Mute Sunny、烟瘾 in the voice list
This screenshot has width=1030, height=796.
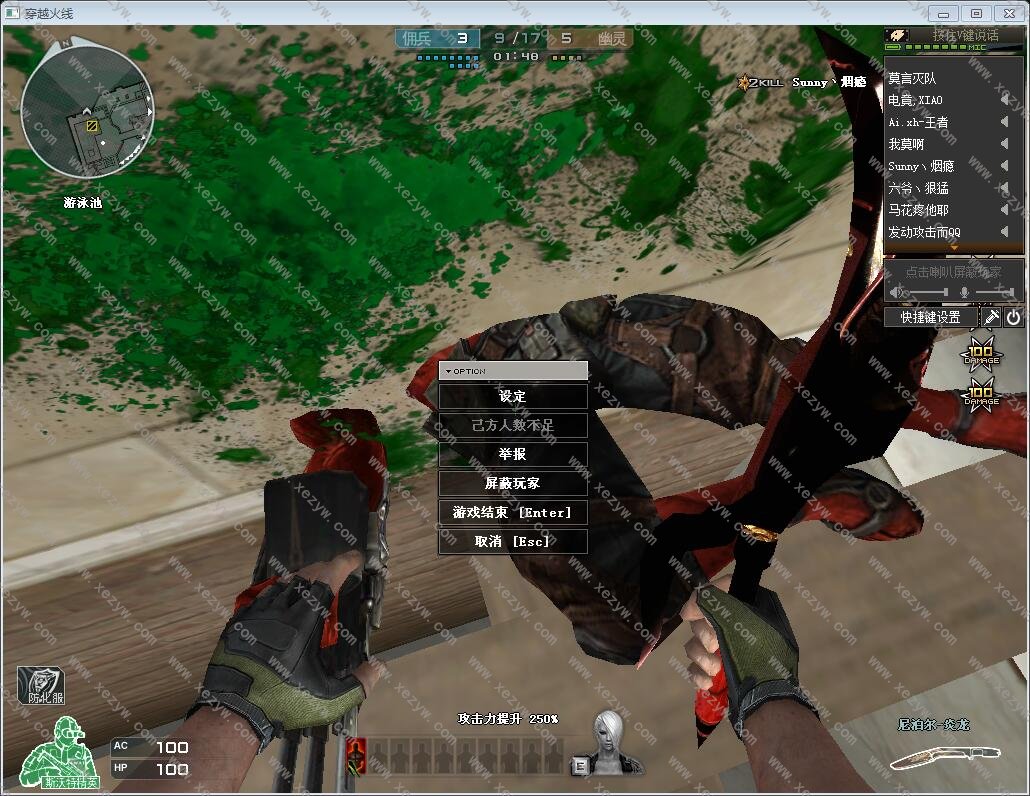pyautogui.click(x=1004, y=166)
